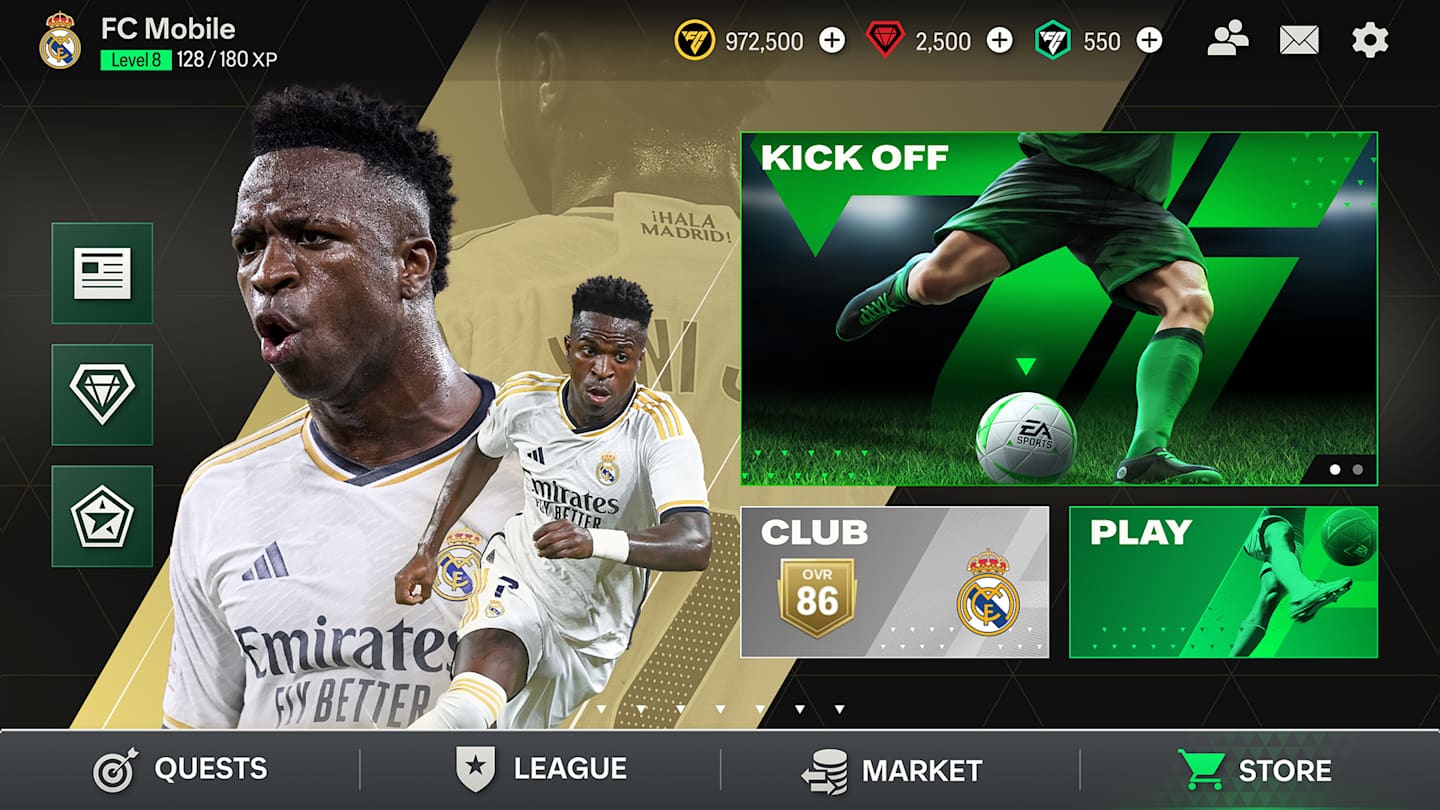Open the Achievements star-badge icon
The height and width of the screenshot is (810, 1440).
103,514
